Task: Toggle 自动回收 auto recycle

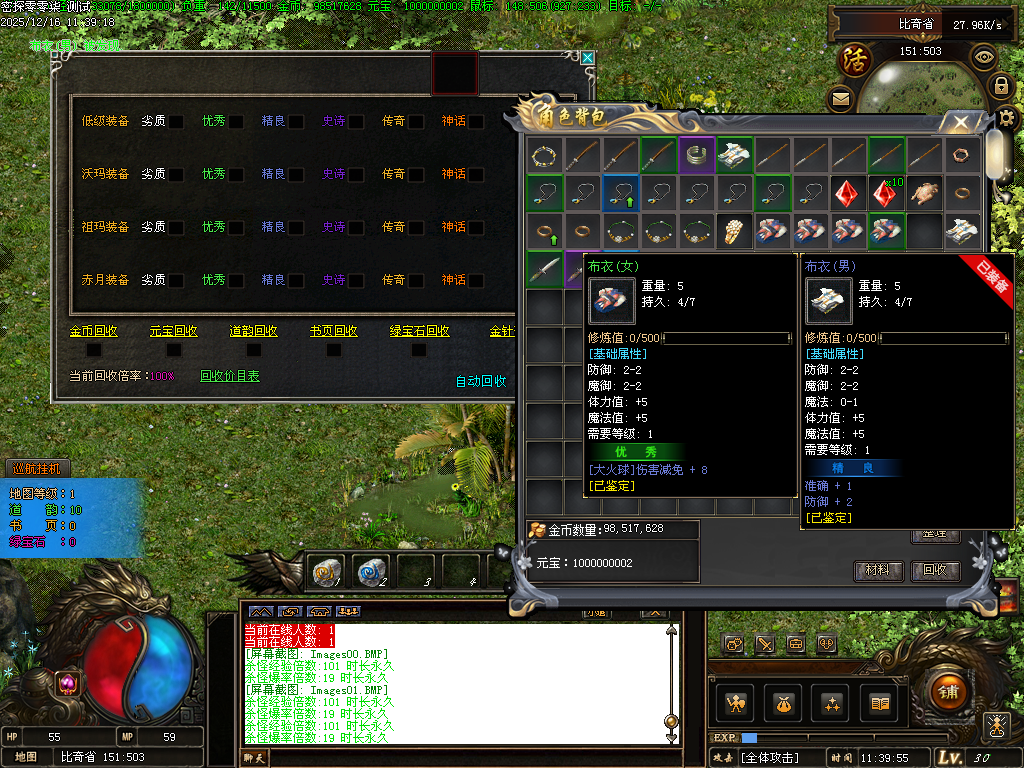Action: tap(481, 381)
